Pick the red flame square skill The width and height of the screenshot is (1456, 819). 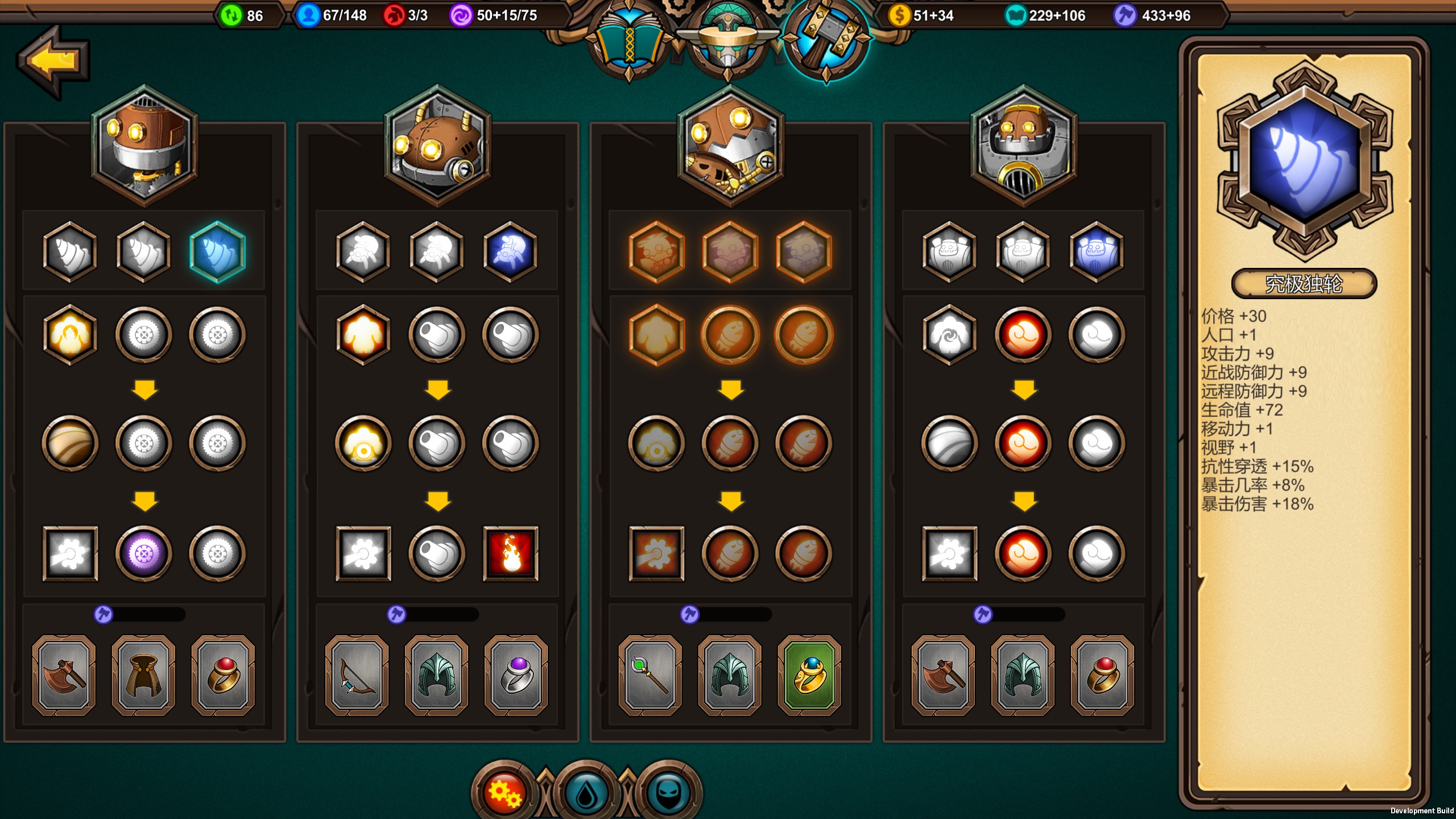(510, 553)
